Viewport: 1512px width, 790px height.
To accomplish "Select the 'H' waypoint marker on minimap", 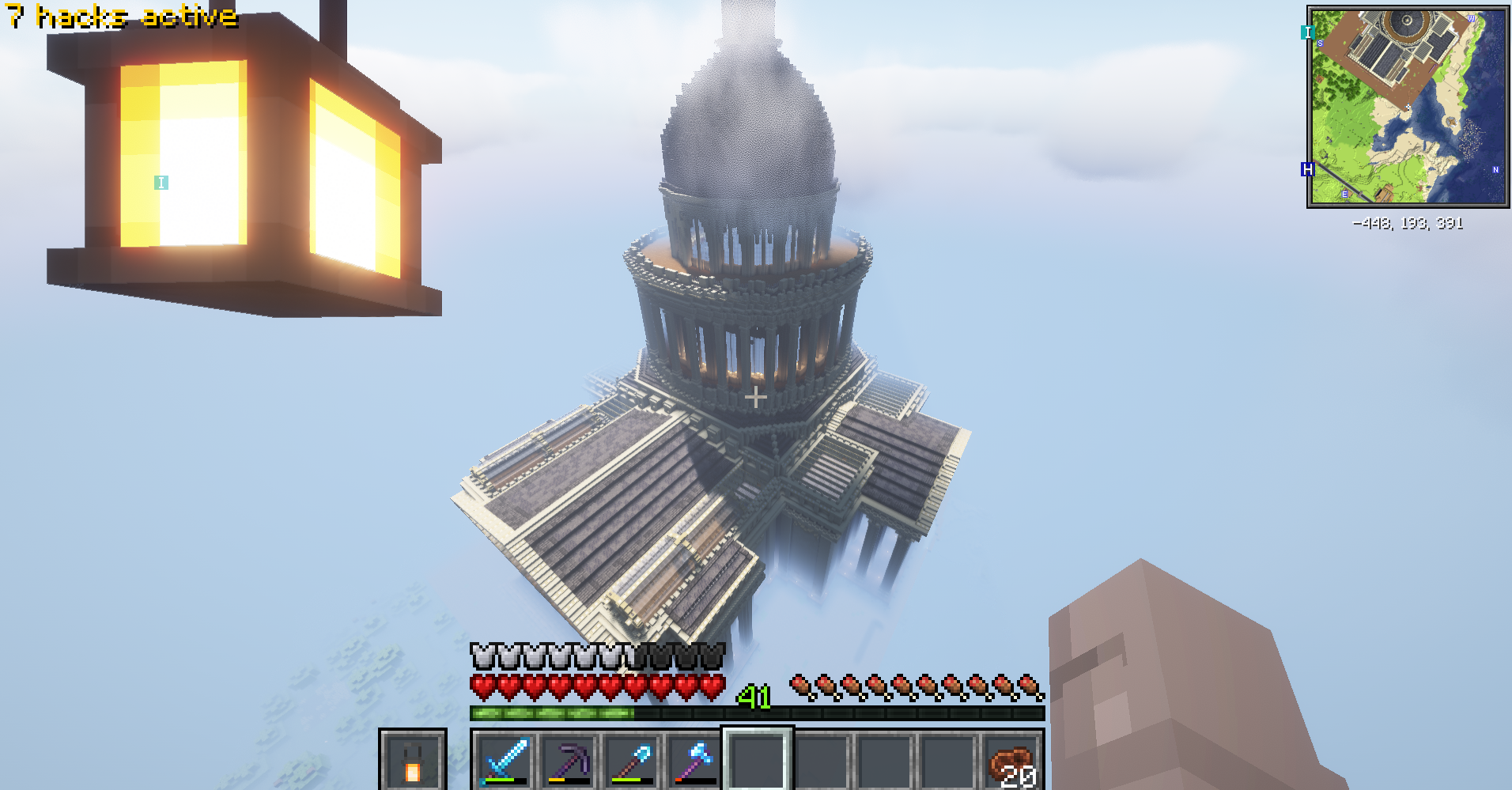I will 1307,169.
